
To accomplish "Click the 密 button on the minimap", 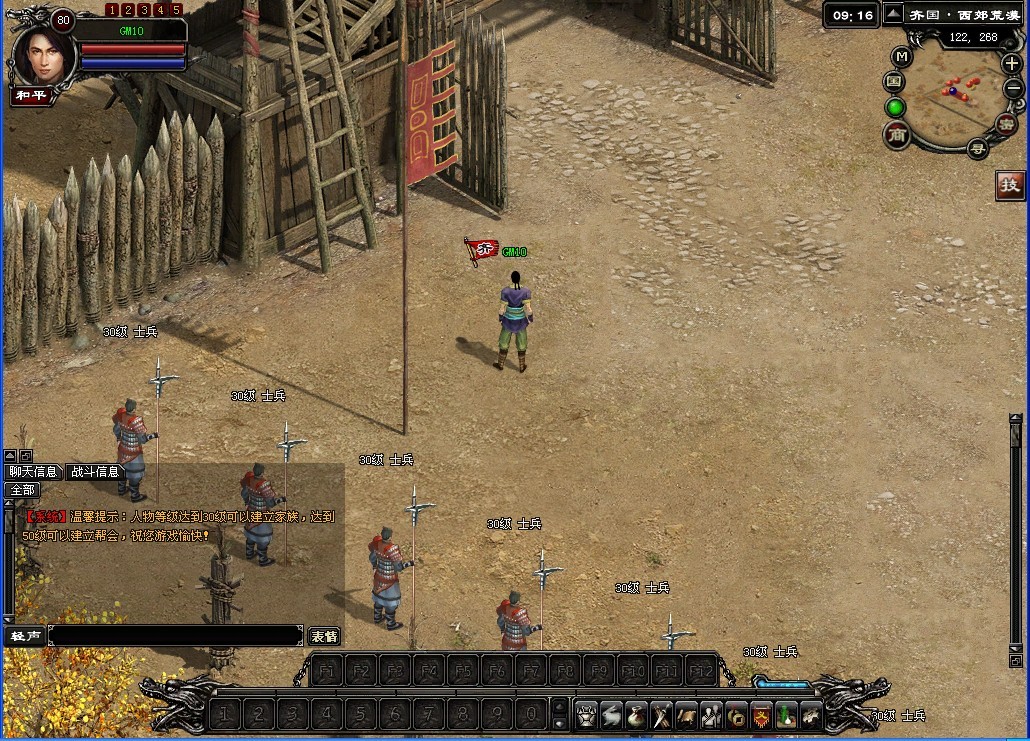I will point(1006,124).
